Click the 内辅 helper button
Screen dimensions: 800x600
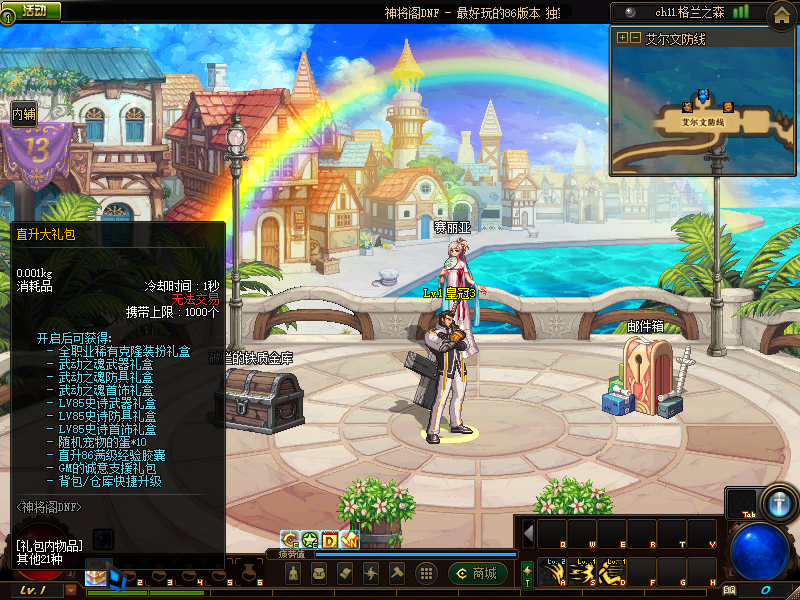[x=24, y=114]
